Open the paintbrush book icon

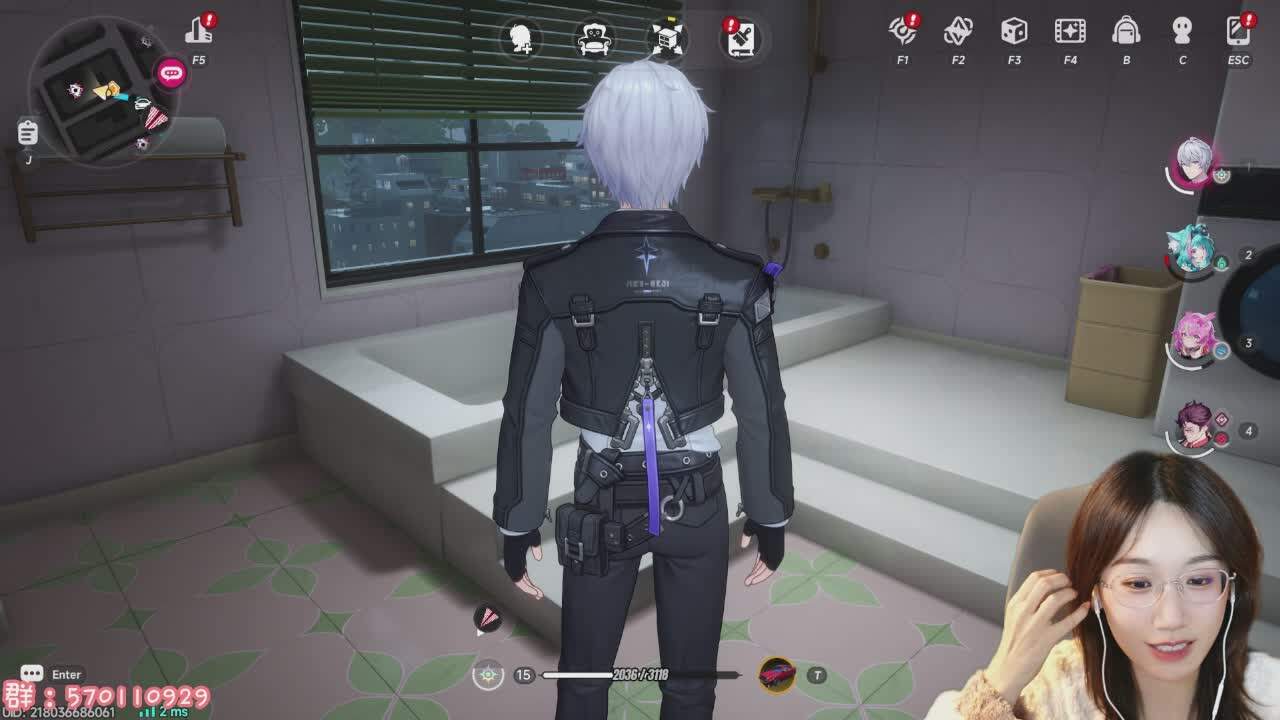(741, 39)
